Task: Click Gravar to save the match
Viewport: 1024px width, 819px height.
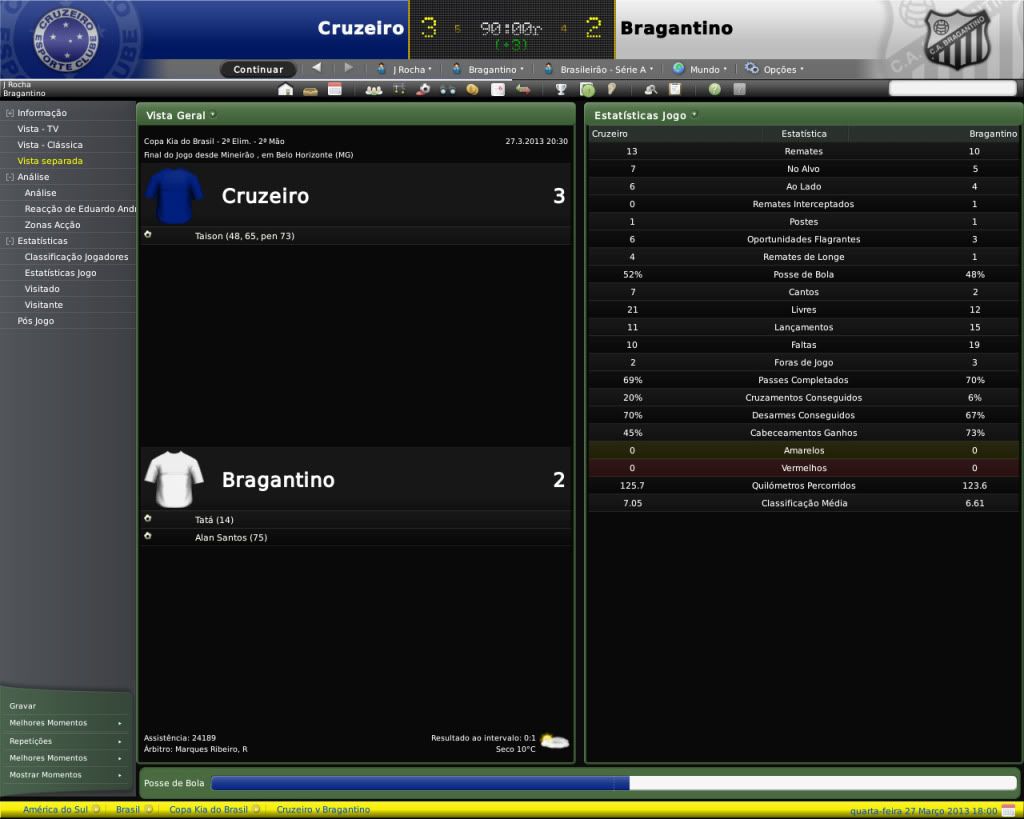Action: (x=23, y=706)
